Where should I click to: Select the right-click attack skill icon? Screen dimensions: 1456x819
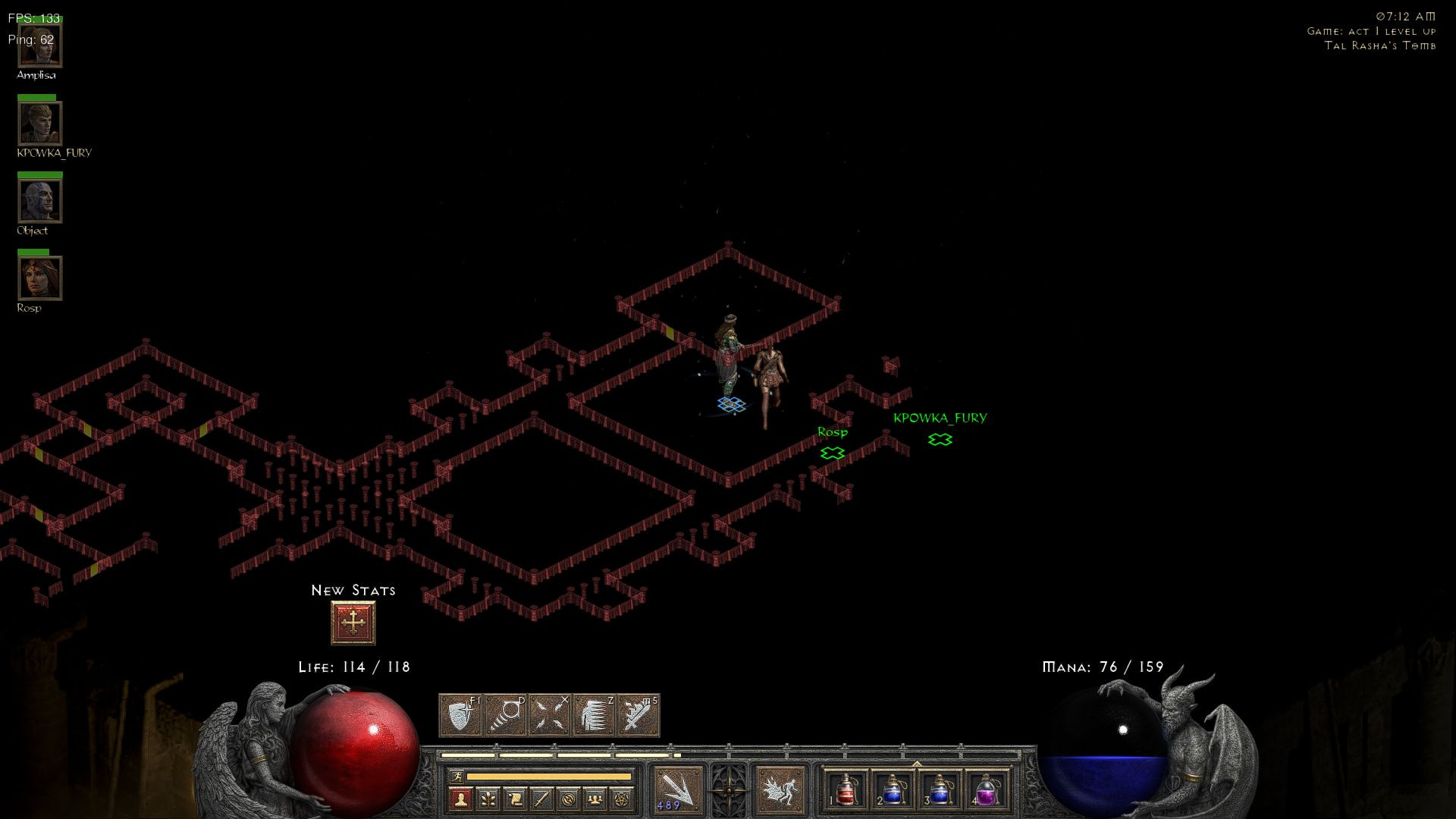(780, 789)
